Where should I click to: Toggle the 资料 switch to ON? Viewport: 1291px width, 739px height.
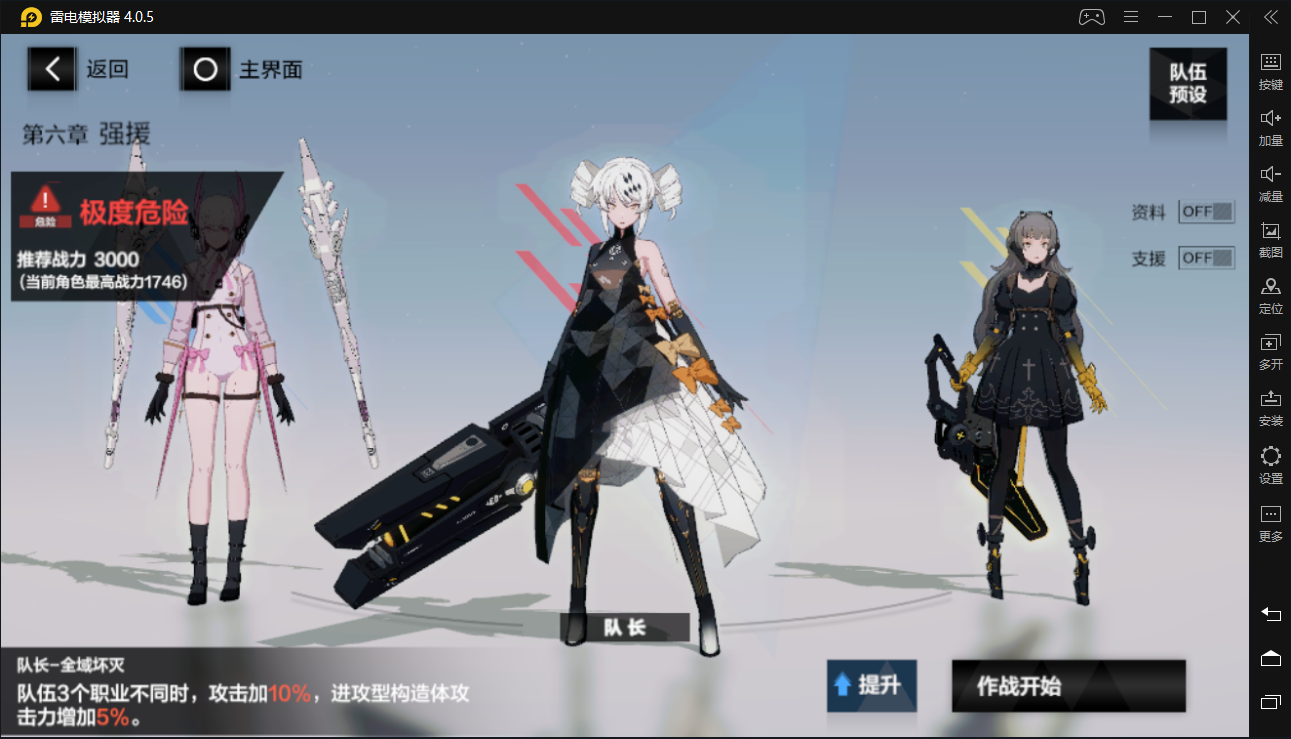pos(1205,212)
